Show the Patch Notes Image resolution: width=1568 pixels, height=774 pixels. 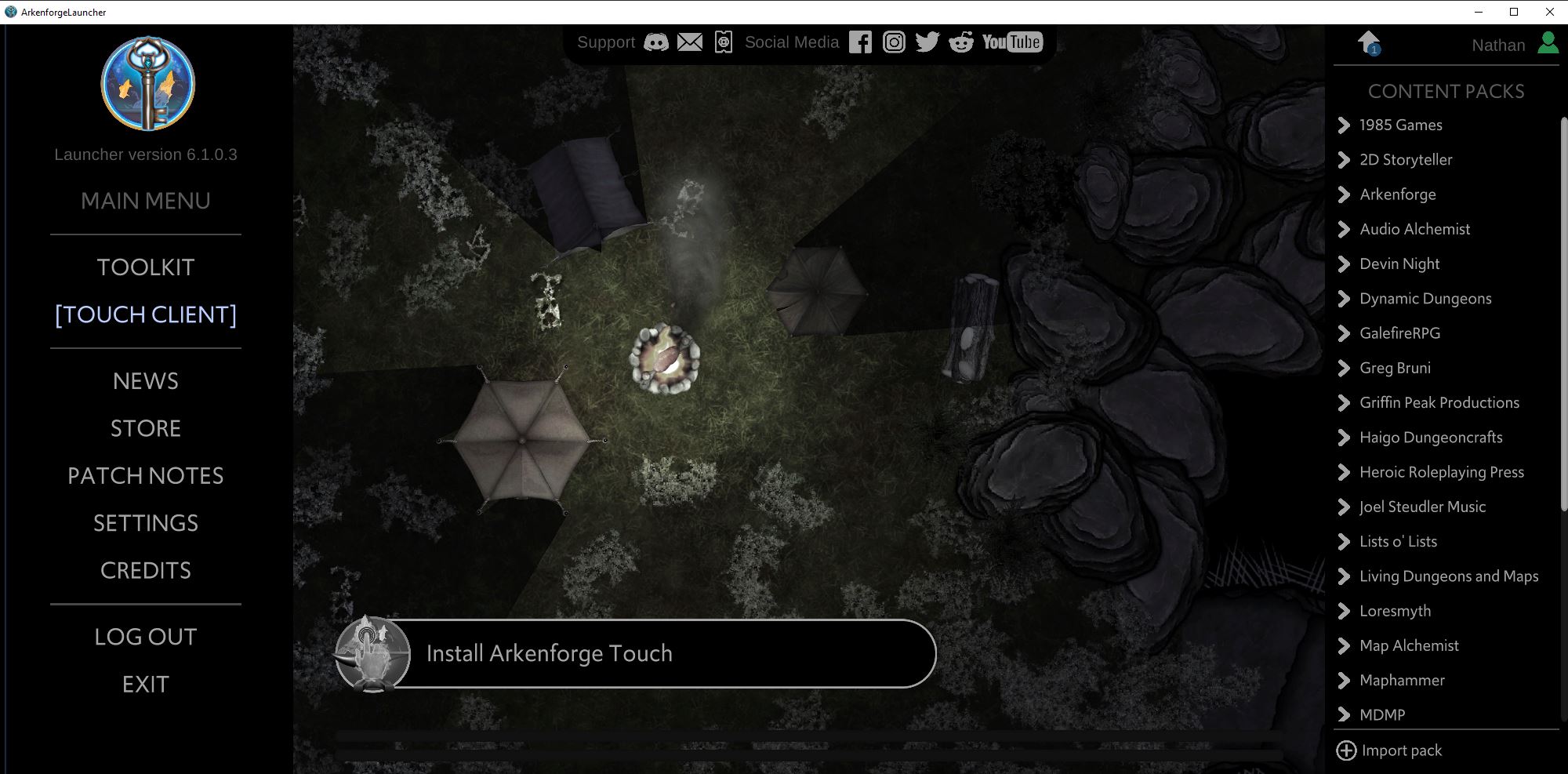pyautogui.click(x=146, y=476)
